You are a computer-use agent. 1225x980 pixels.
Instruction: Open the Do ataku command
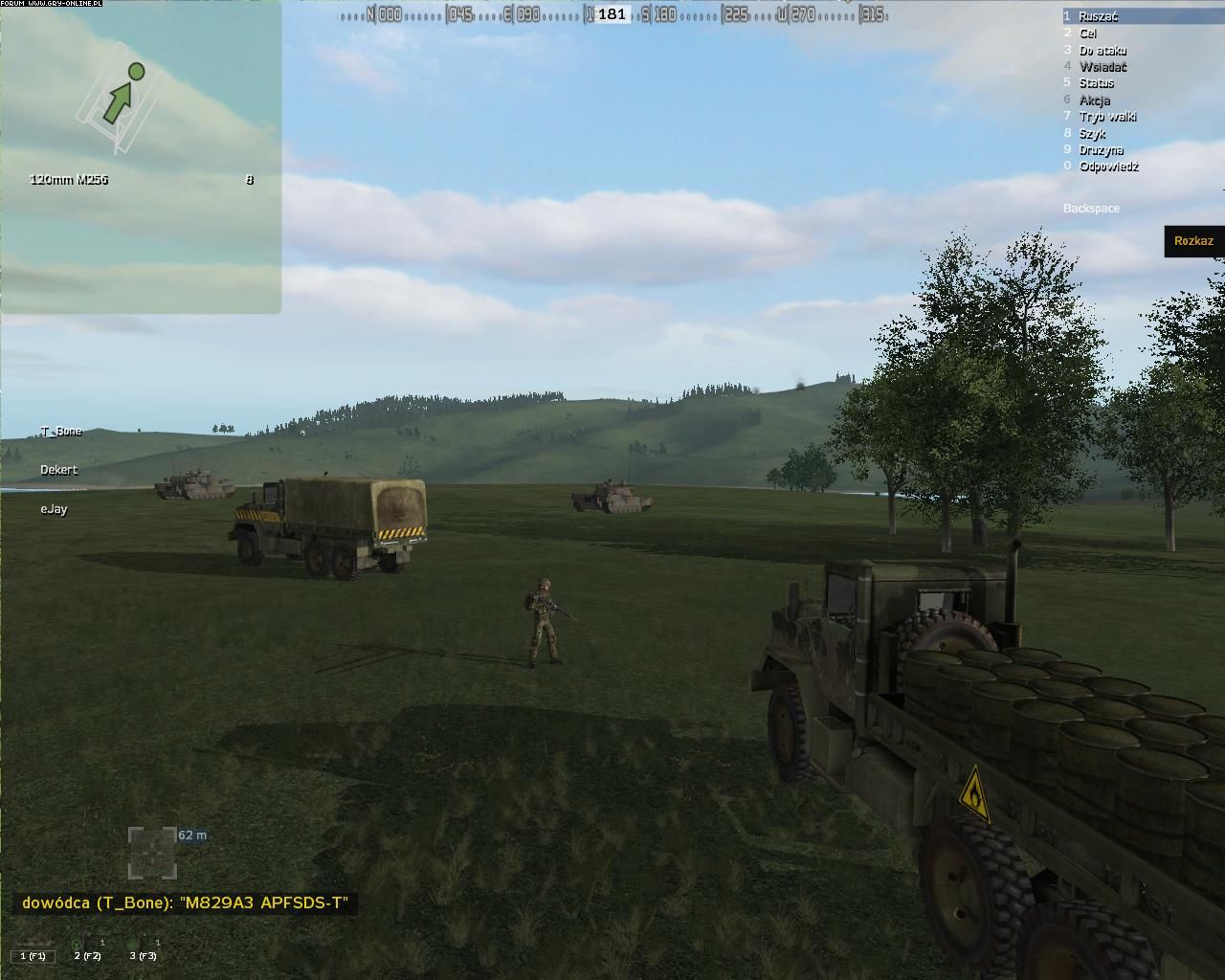pyautogui.click(x=1102, y=51)
